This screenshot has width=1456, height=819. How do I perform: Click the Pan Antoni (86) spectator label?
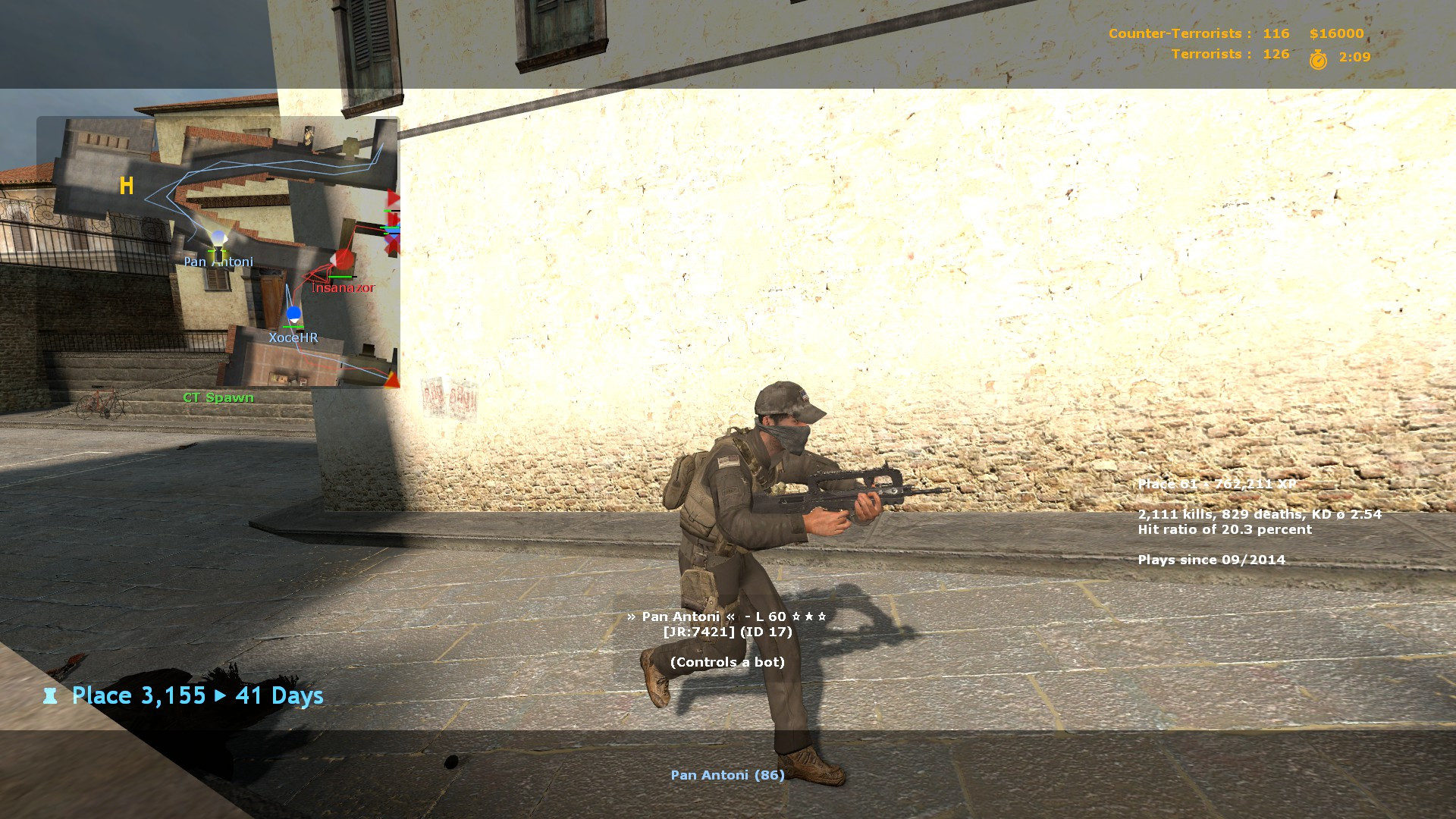pyautogui.click(x=726, y=775)
